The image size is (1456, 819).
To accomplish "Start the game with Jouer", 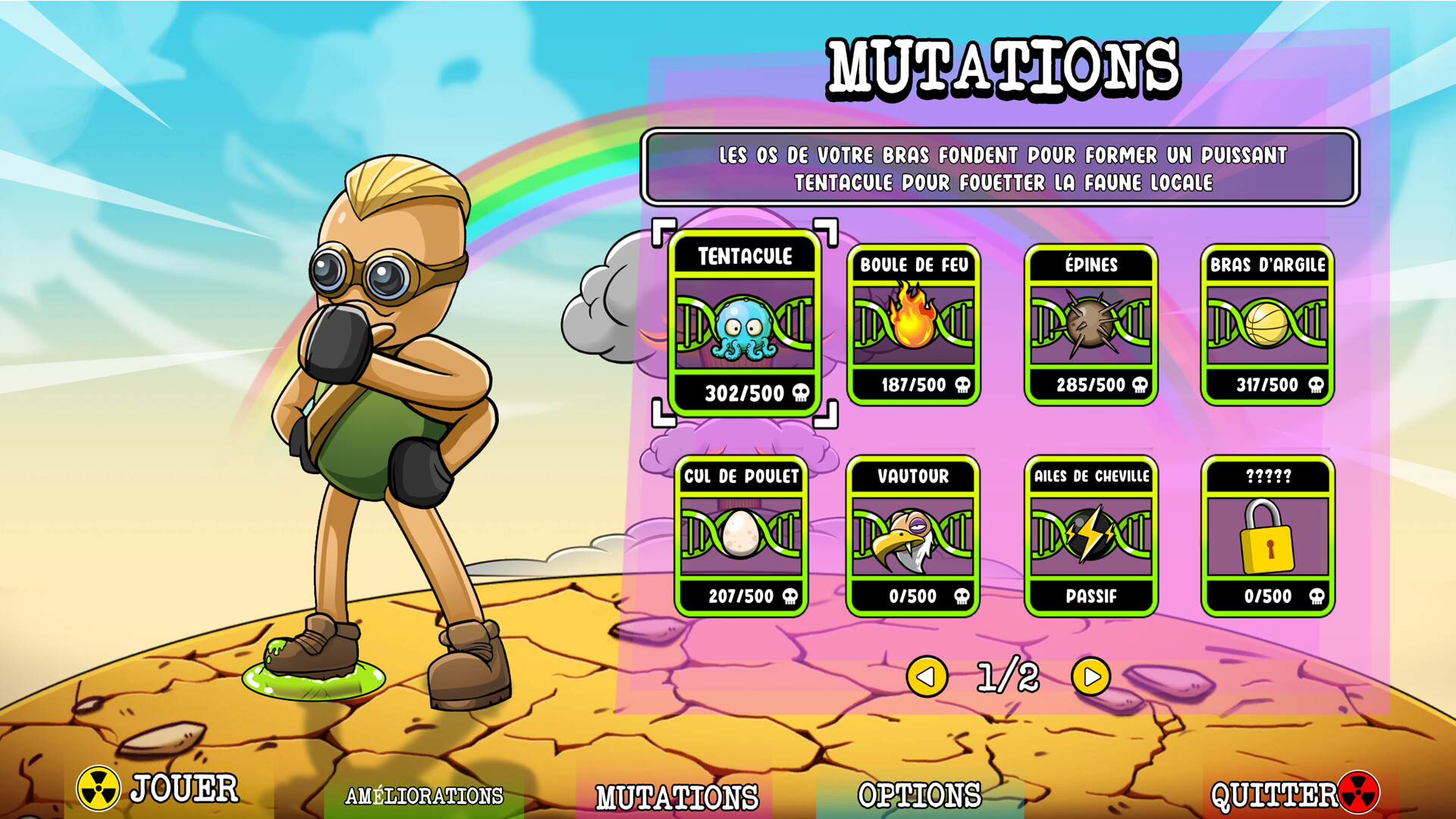I will coord(159,789).
